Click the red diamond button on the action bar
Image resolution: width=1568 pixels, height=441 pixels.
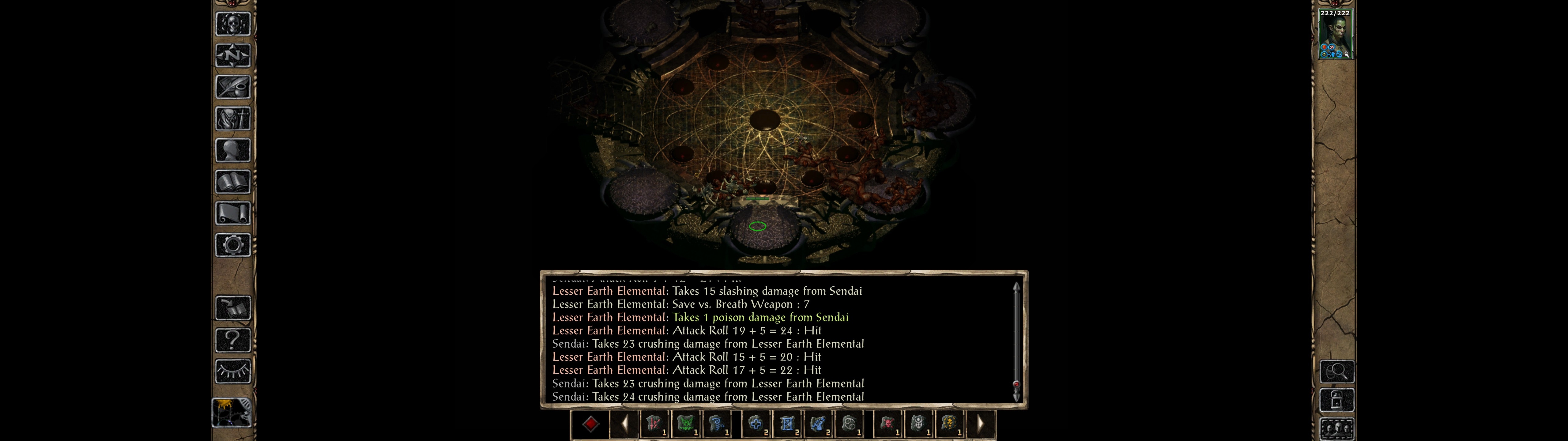pos(590,424)
